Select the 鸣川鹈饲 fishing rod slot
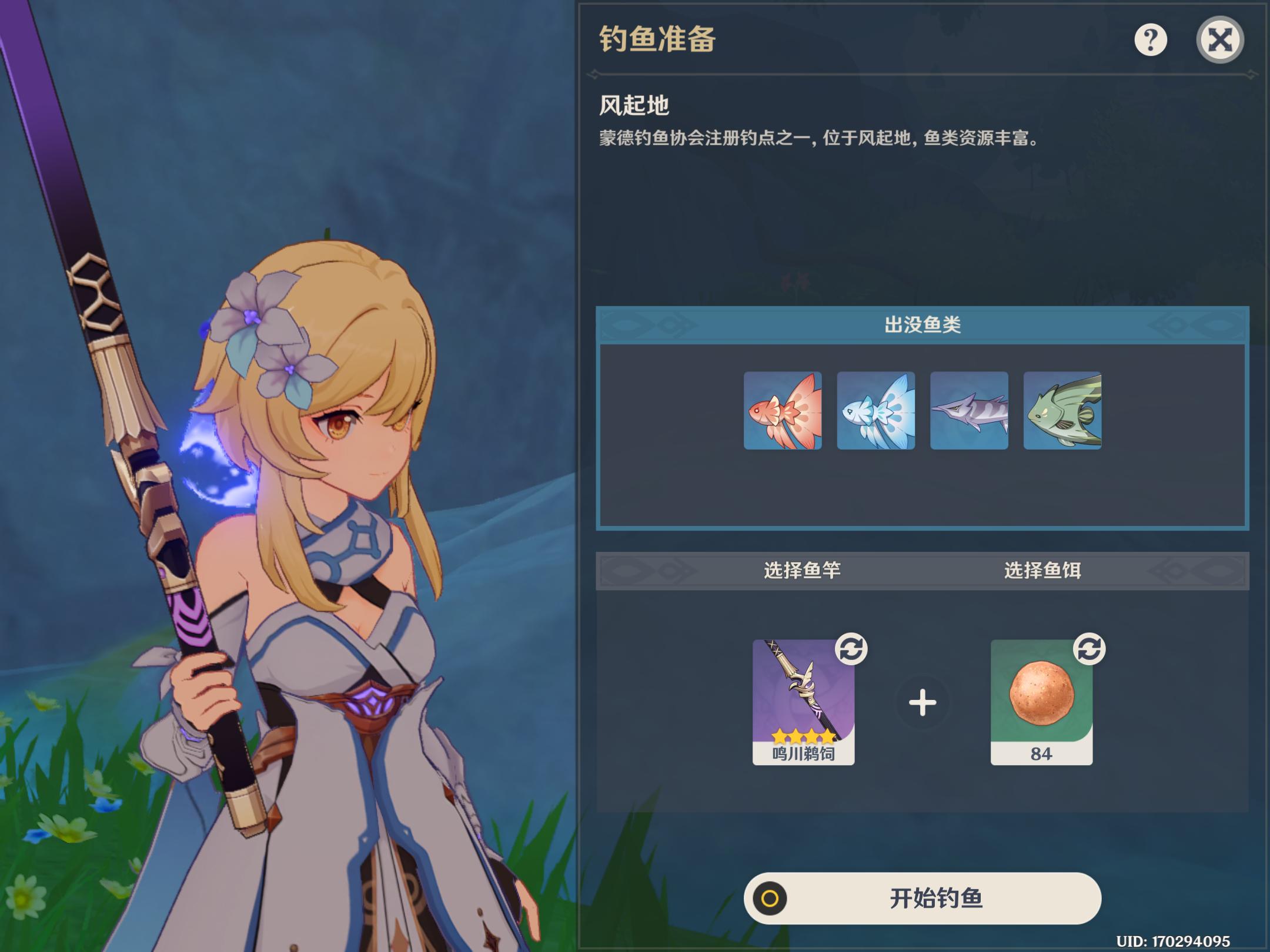This screenshot has height=952, width=1270. (x=803, y=702)
